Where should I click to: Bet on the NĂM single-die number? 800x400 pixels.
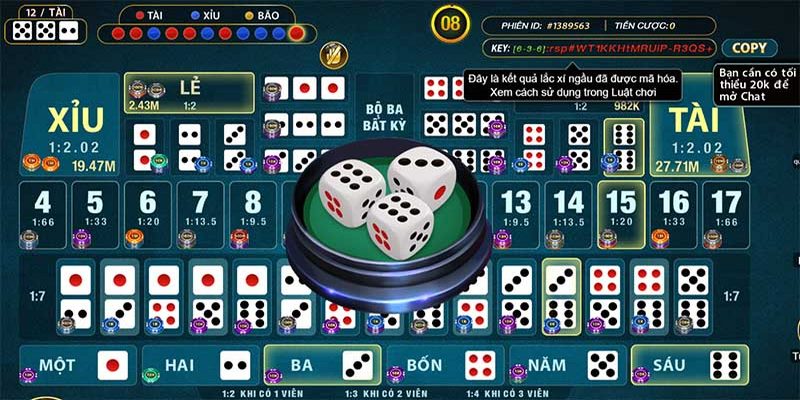(566, 365)
